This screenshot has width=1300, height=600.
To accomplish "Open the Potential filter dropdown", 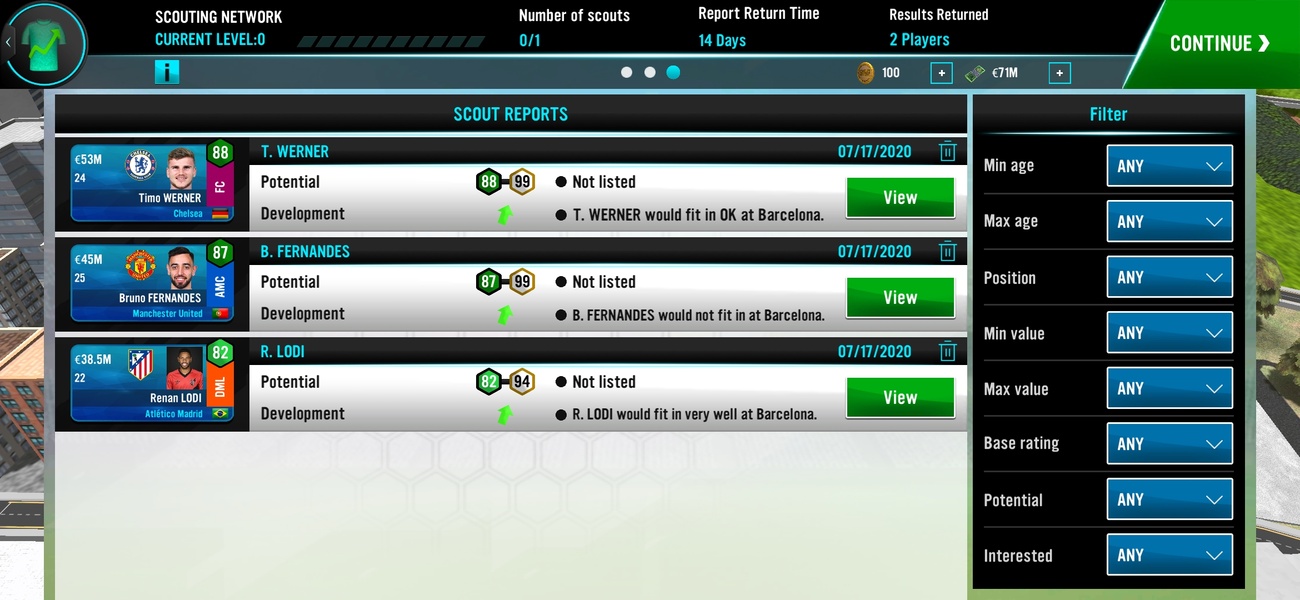I will (1169, 499).
